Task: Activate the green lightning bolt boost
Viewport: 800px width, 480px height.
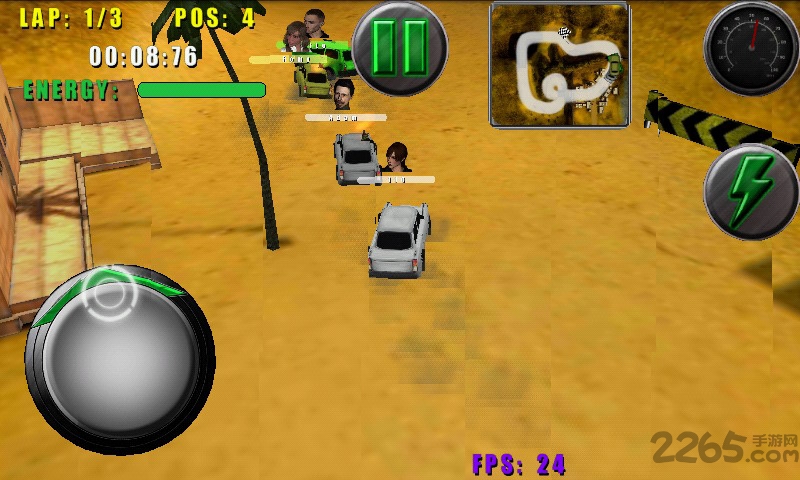Action: [x=750, y=191]
